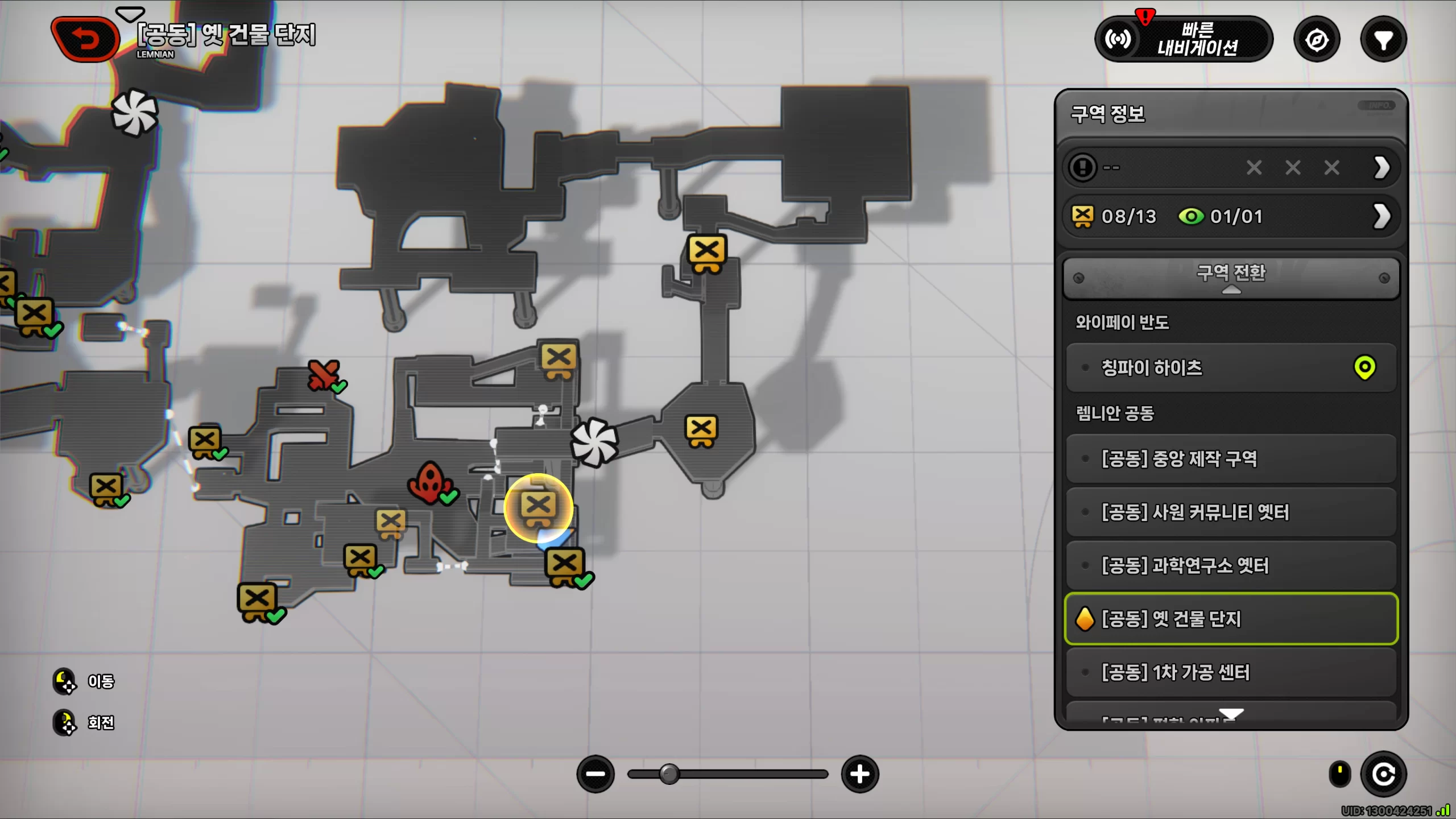
Task: Select the pinwheel marker in map center
Action: click(x=594, y=442)
